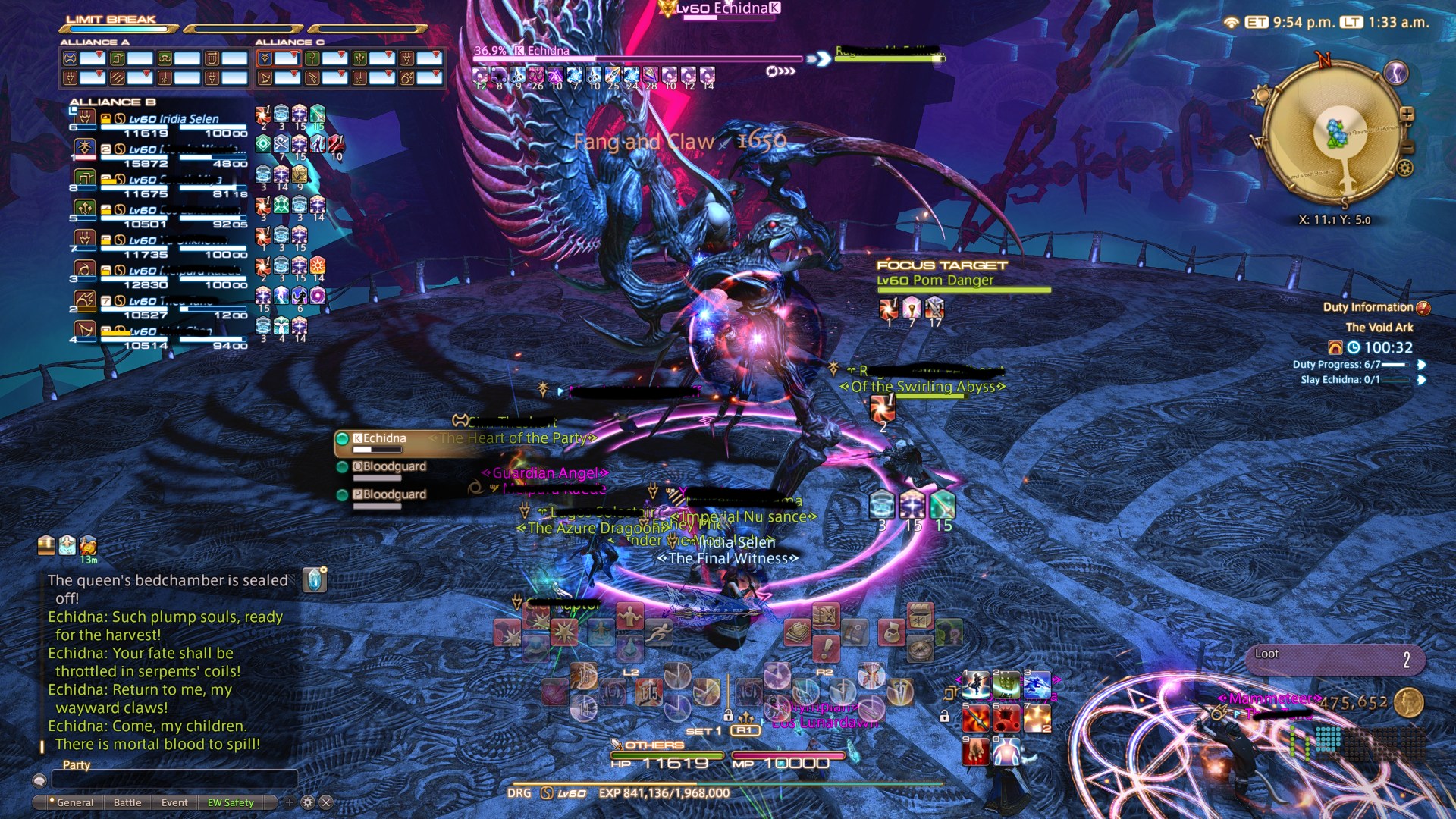Activate the sprint running-figure action
Screen dimensions: 1456x819
click(659, 631)
